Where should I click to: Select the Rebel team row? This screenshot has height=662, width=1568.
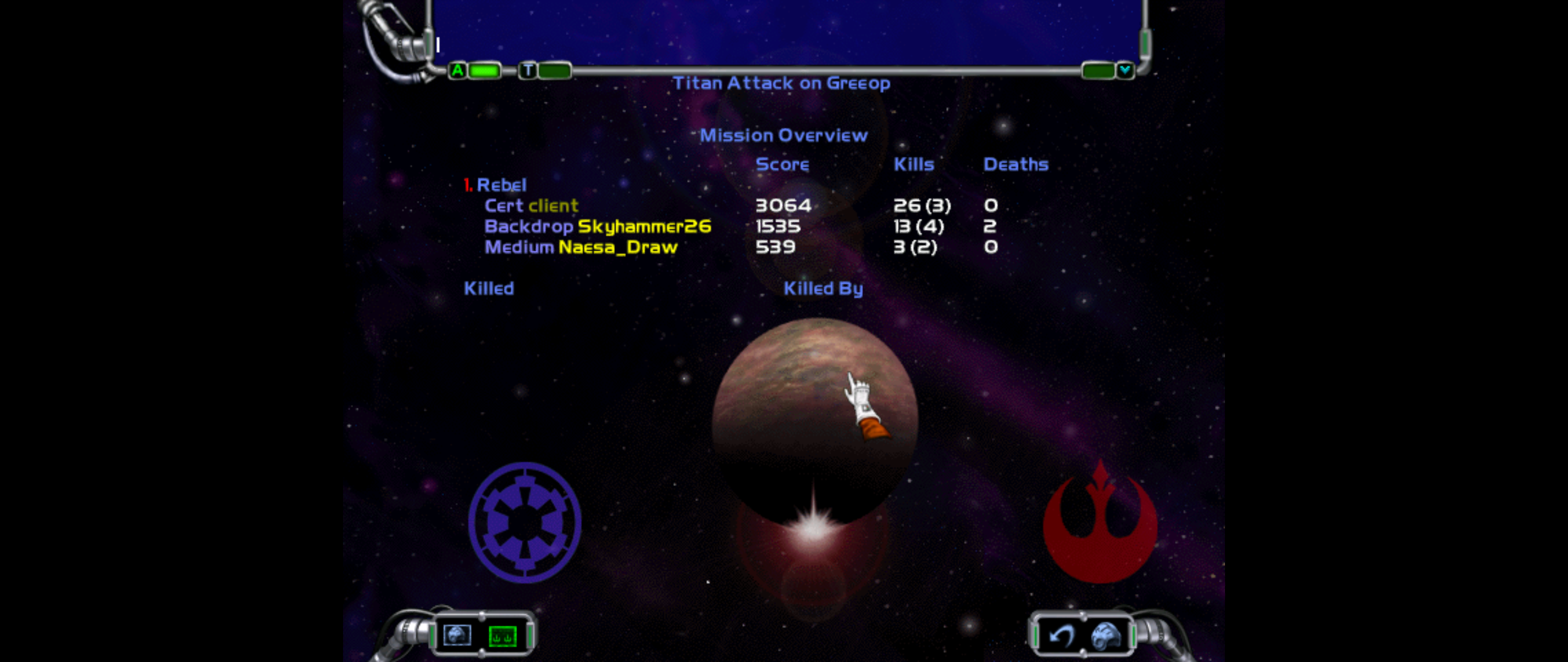500,185
